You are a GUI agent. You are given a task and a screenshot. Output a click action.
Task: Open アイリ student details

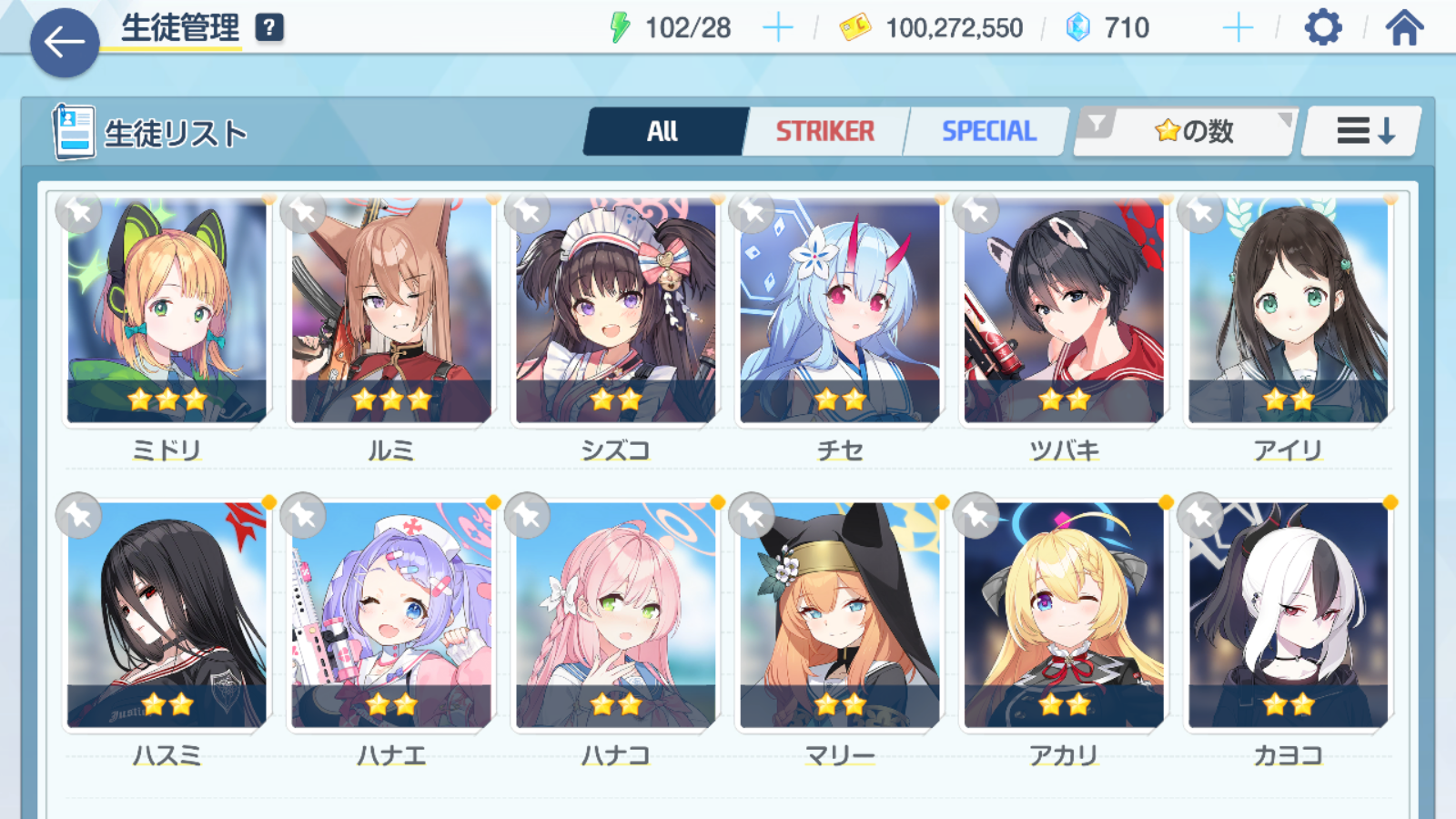pos(1289,311)
